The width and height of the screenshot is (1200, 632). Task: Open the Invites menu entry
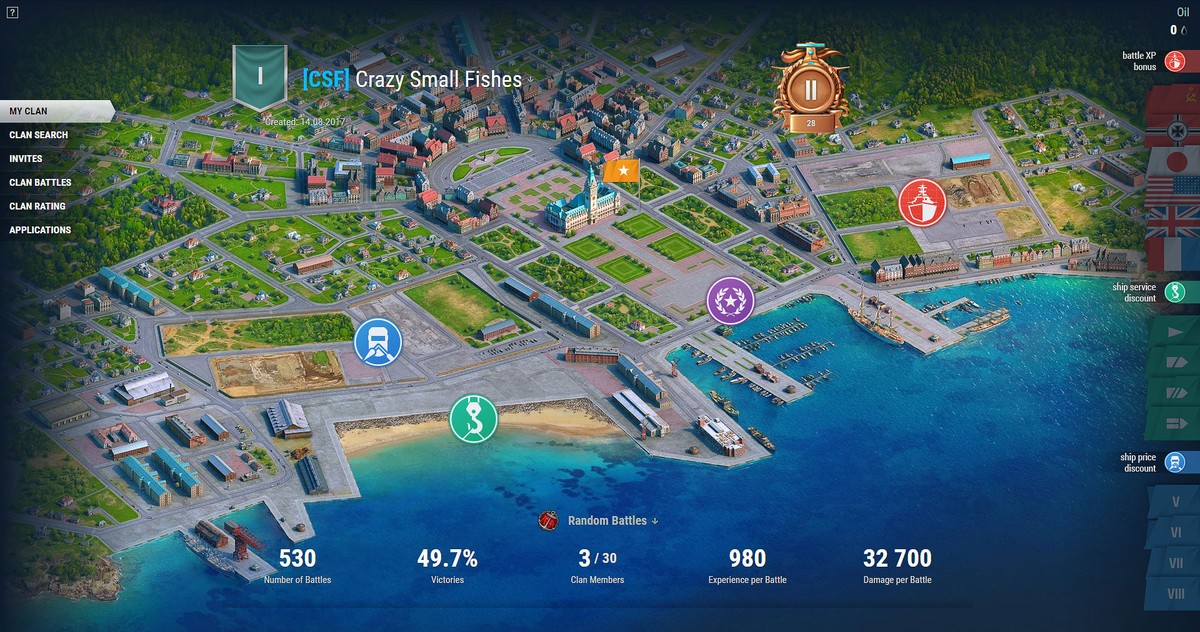tap(26, 159)
